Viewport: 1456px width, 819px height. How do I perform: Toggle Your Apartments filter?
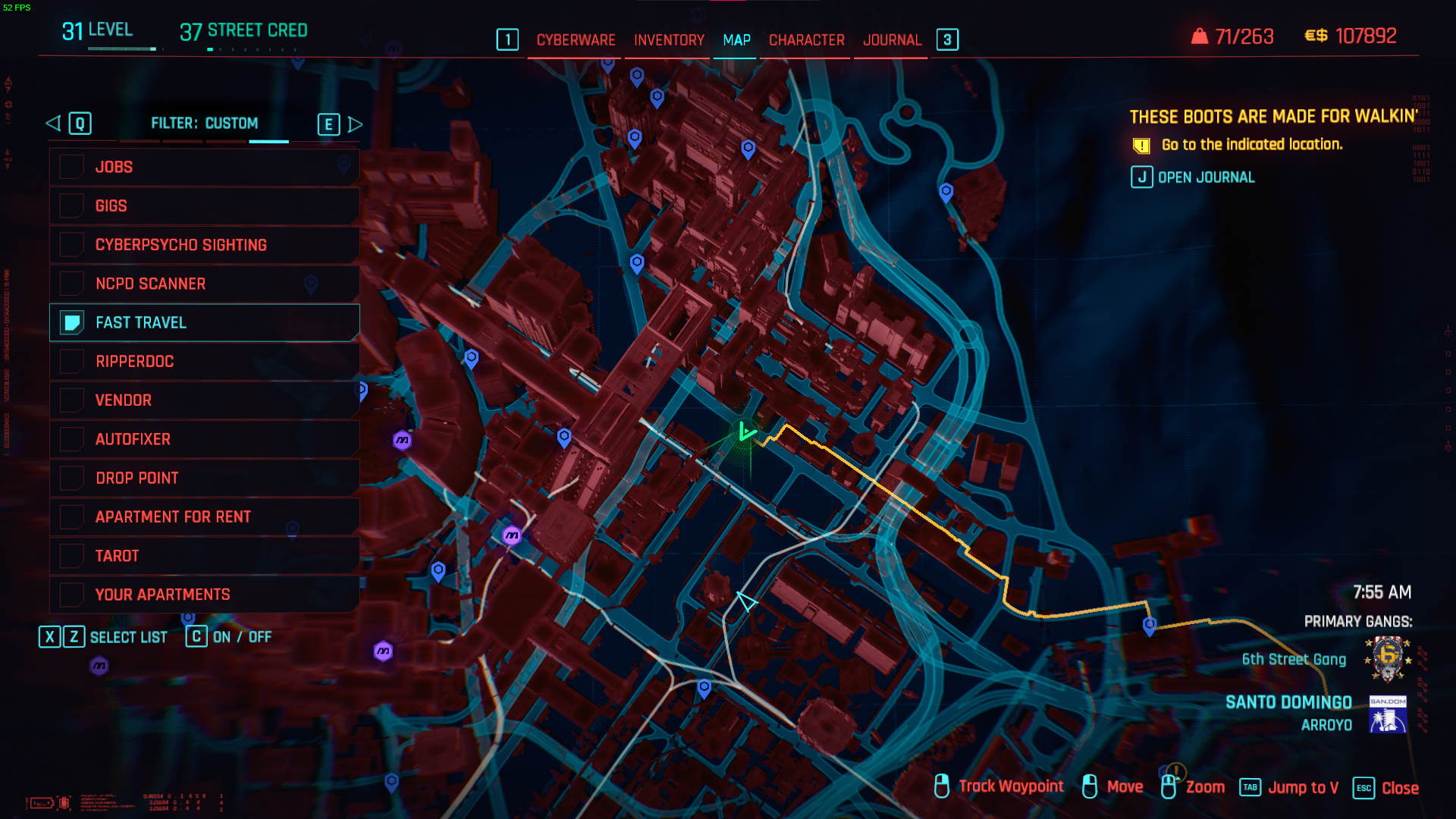click(x=72, y=595)
